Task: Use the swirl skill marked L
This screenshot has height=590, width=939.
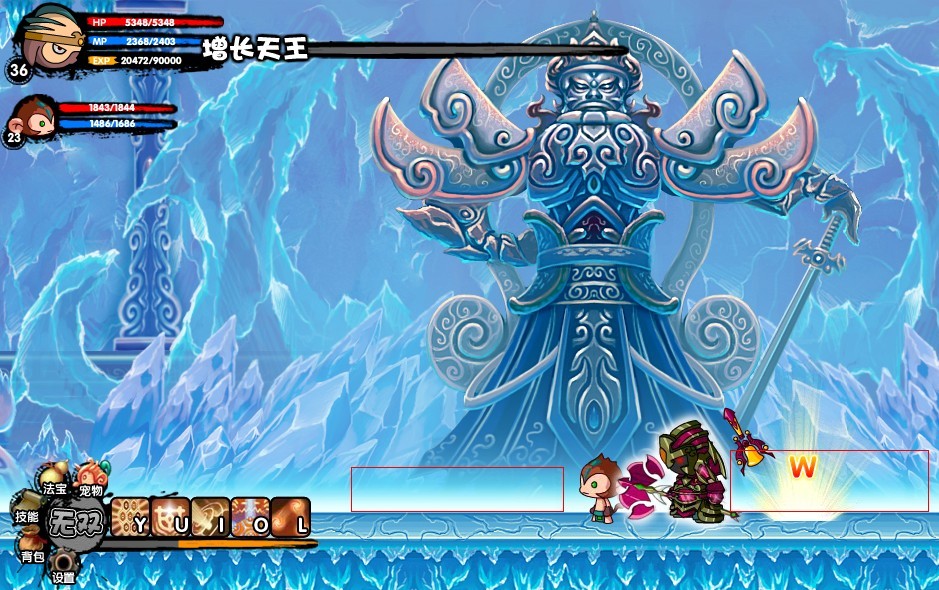Action: click(290, 517)
